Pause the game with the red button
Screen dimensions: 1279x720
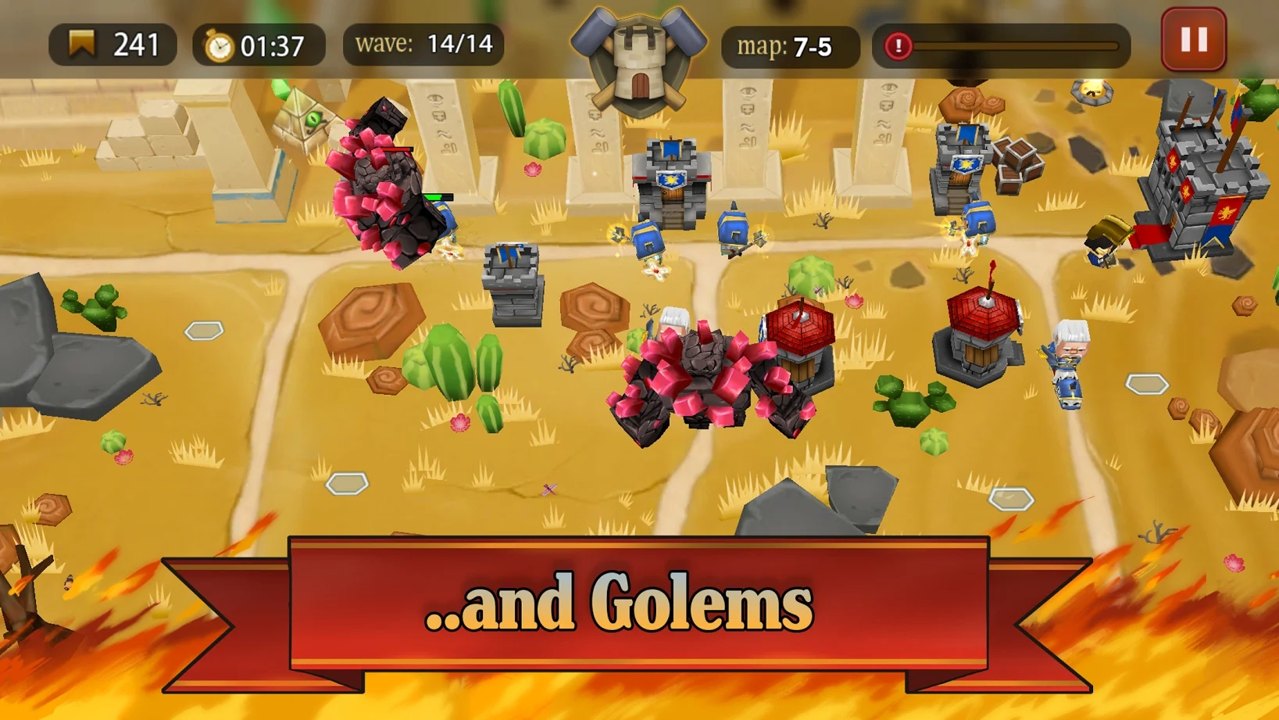coord(1193,40)
